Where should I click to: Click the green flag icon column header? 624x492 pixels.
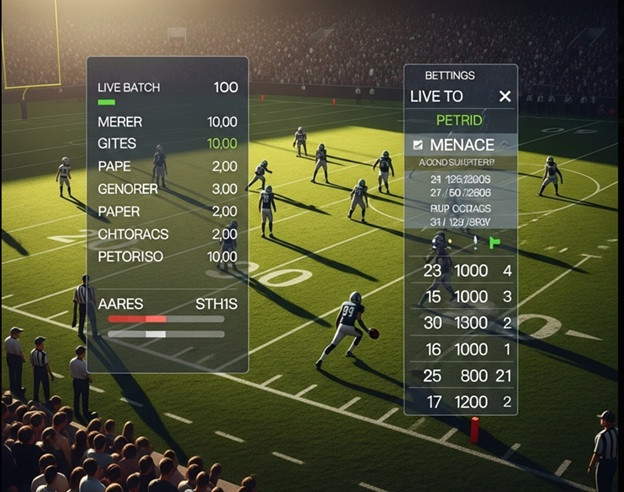click(x=494, y=242)
